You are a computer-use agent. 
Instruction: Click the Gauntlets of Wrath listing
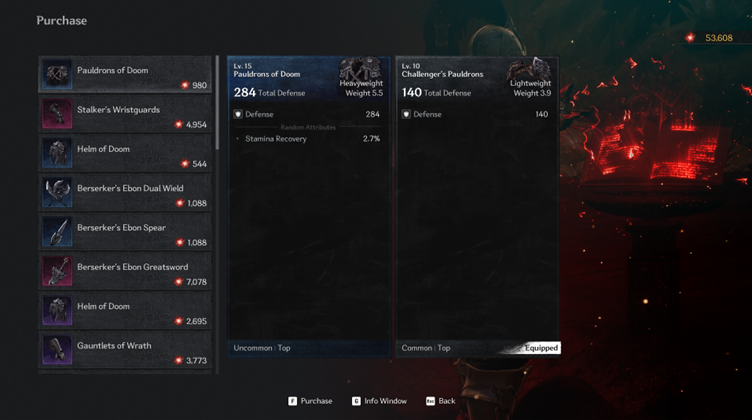click(125, 350)
